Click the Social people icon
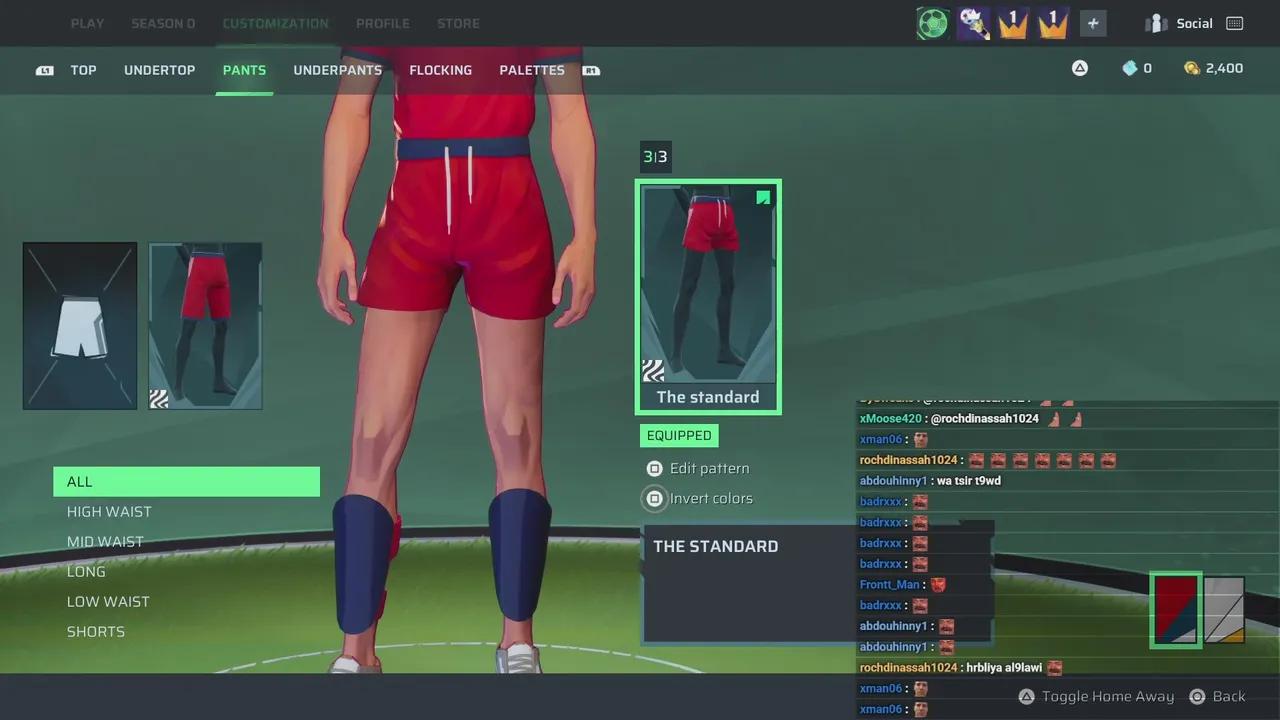Screen dimensions: 1280x720 point(1155,22)
